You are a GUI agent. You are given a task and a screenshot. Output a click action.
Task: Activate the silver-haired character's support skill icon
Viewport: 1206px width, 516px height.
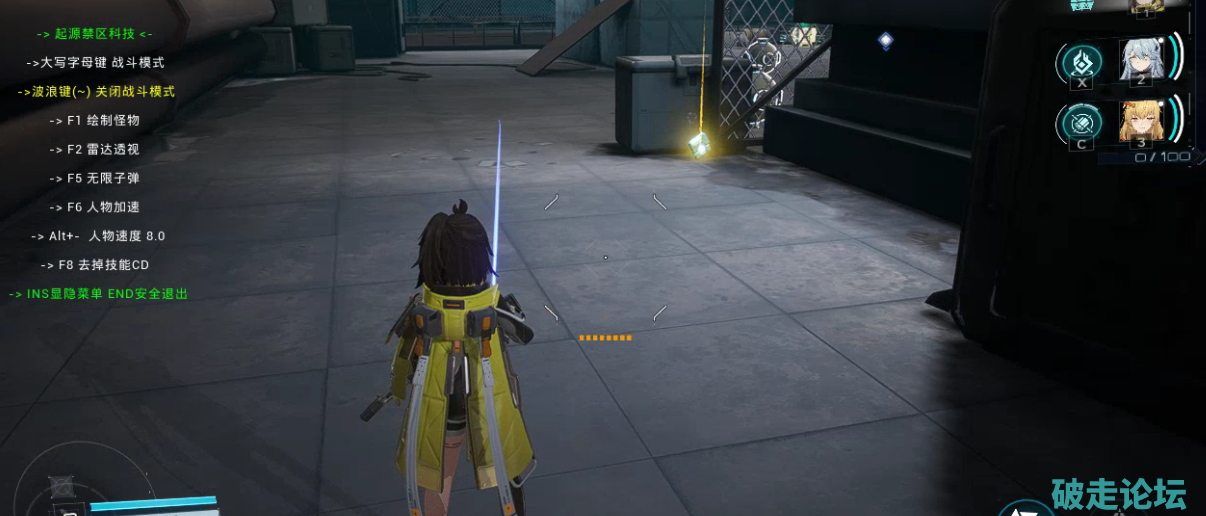tap(1081, 63)
